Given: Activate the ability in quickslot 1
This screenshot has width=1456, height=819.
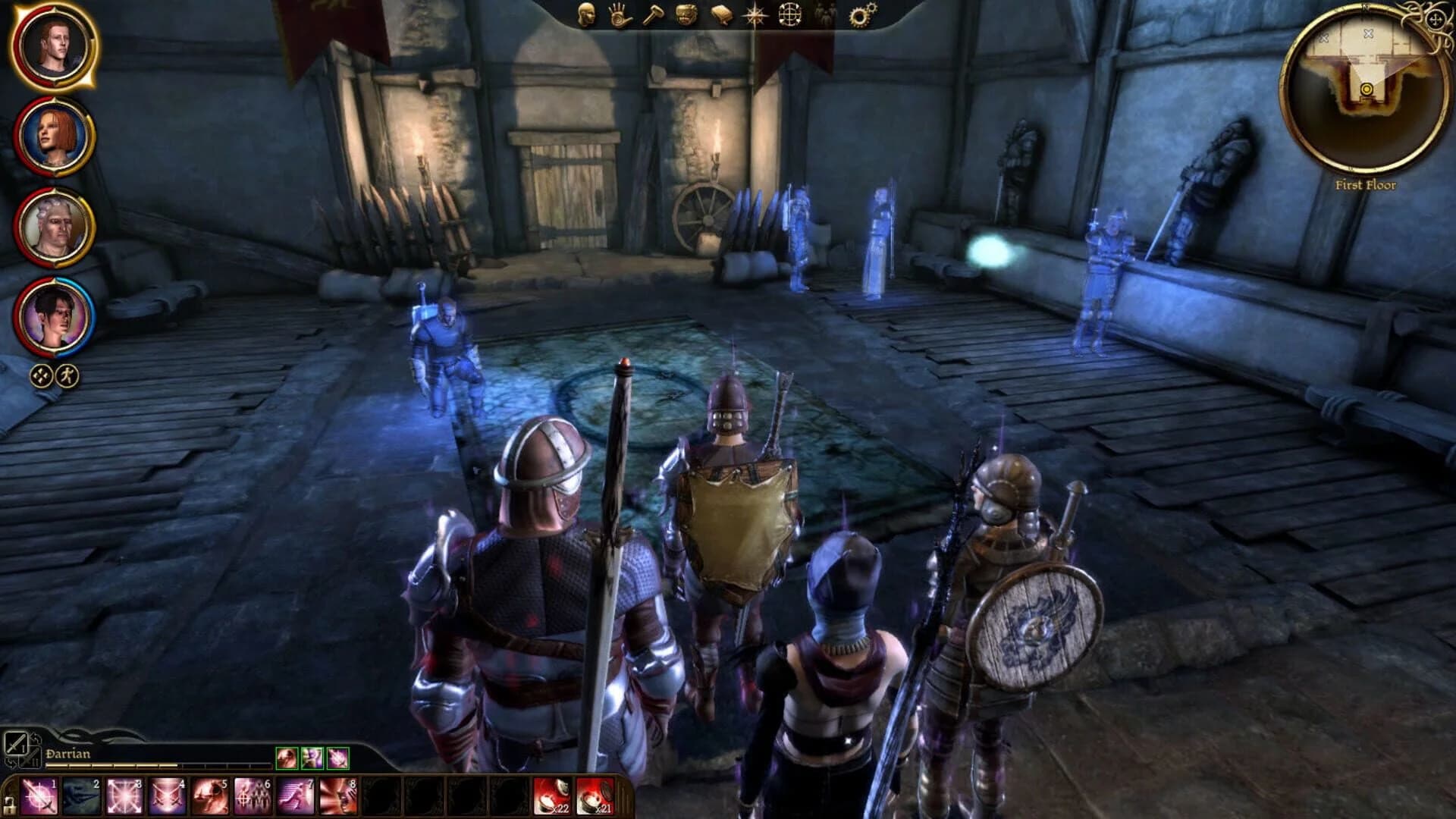Looking at the screenshot, I should tap(37, 799).
